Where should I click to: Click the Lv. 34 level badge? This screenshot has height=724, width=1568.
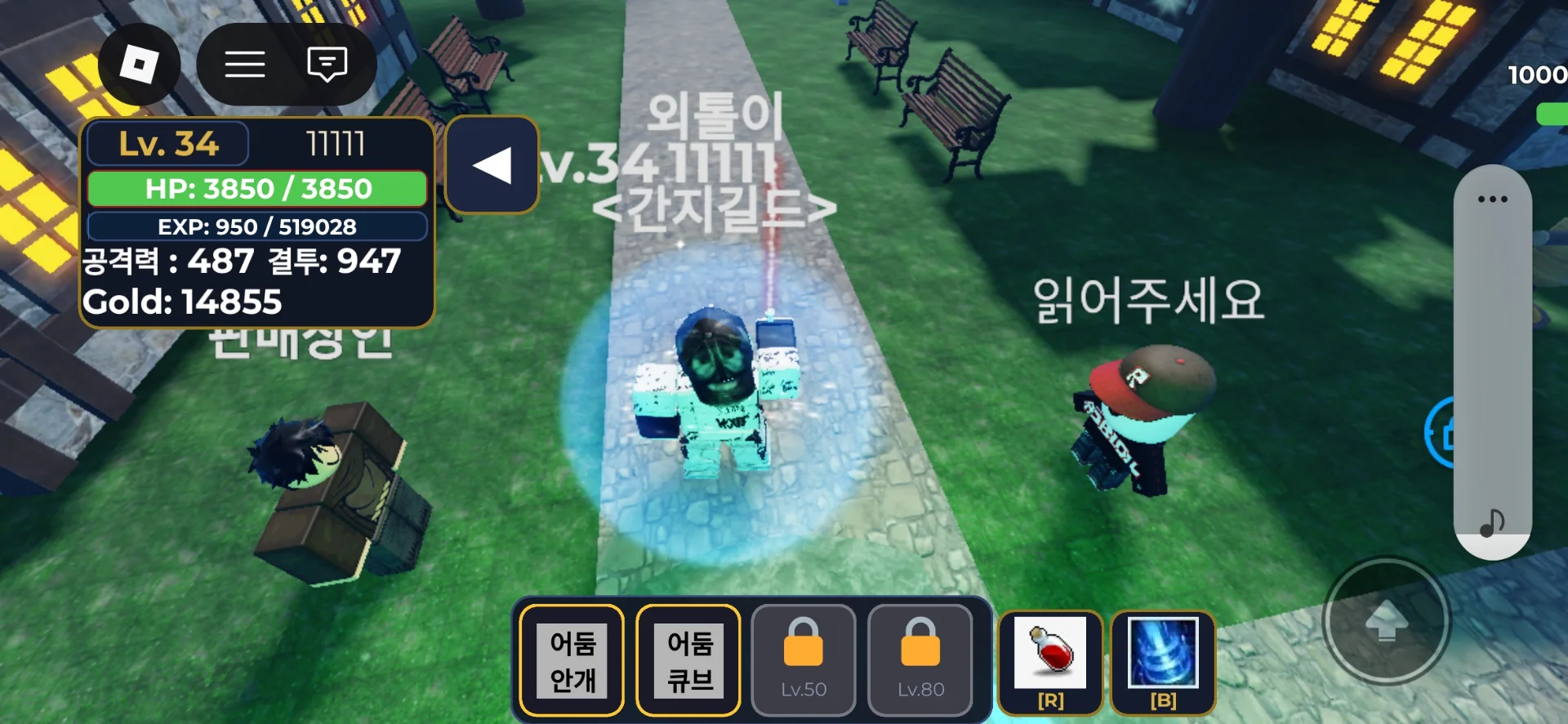pos(167,144)
